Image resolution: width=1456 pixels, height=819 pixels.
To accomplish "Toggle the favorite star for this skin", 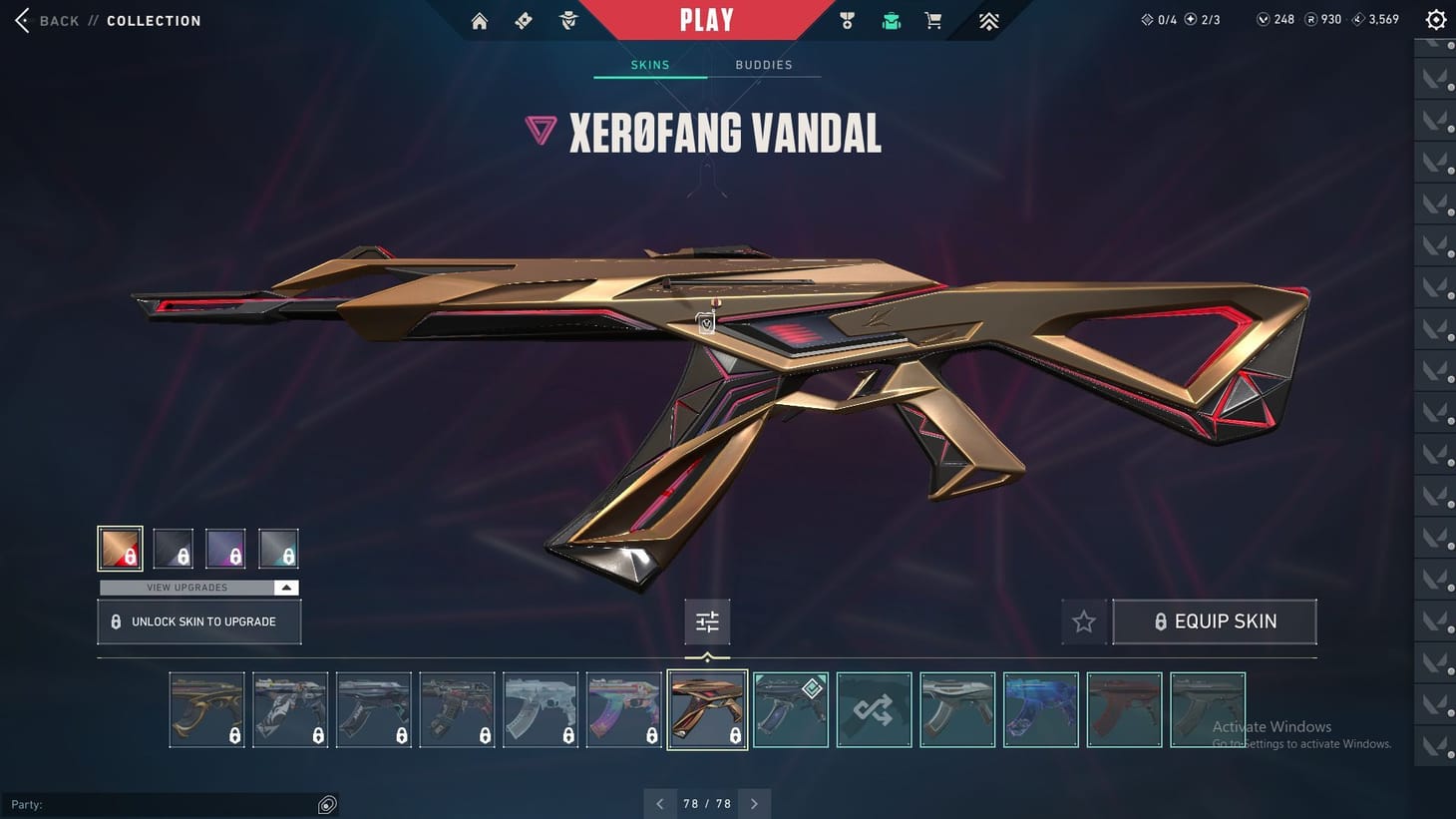I will click(1084, 621).
